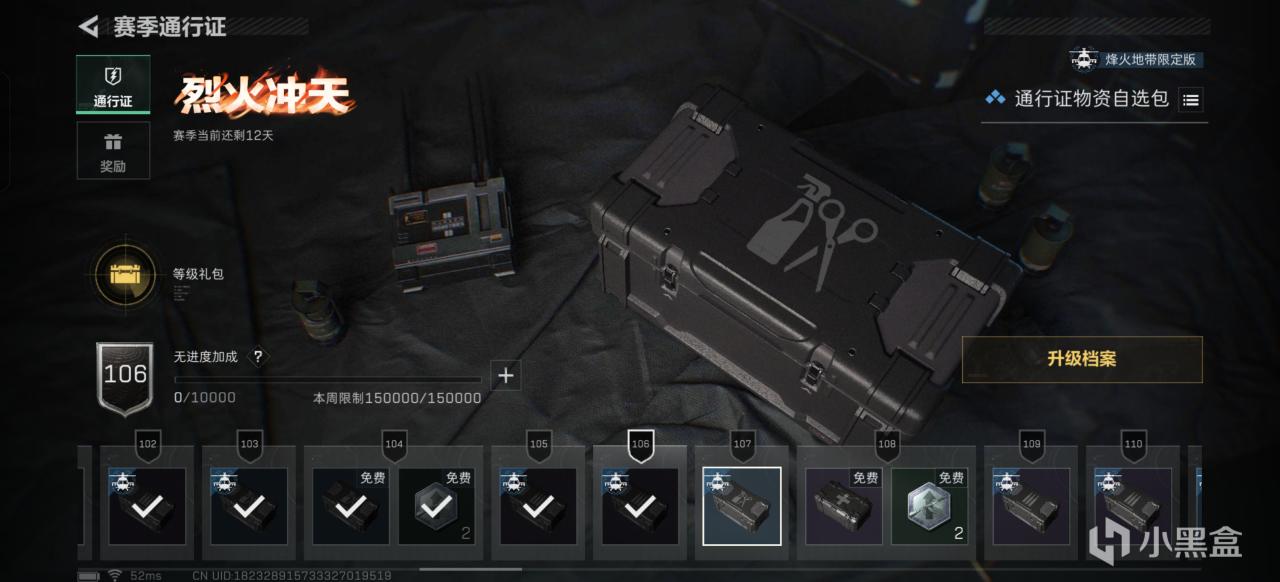Switch to the 通行证 tab
Screen dimensions: 1280x582
click(113, 84)
